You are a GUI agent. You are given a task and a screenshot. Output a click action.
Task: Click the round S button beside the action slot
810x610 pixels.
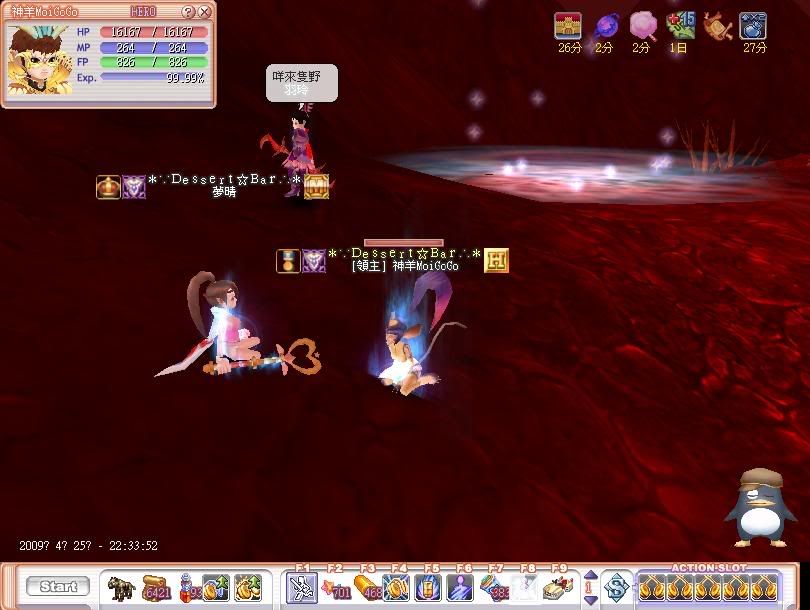click(617, 588)
